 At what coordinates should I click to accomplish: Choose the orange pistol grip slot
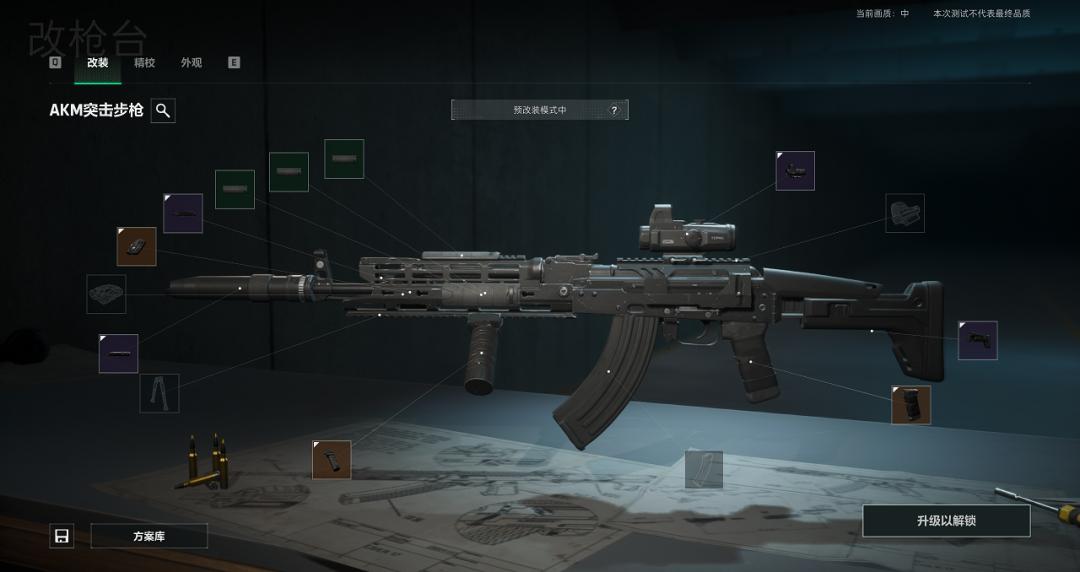tap(911, 405)
